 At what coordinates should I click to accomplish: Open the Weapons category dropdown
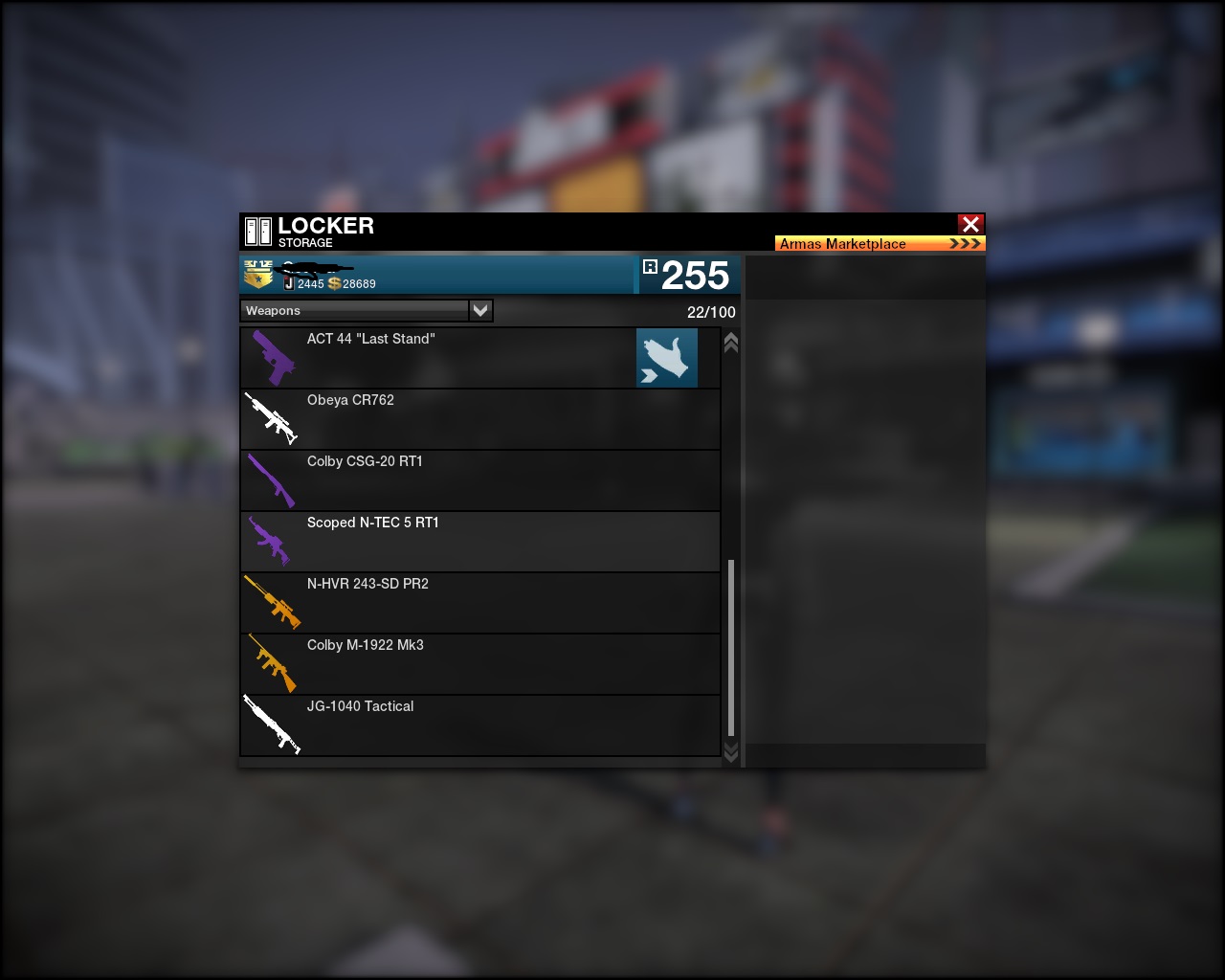(x=480, y=310)
